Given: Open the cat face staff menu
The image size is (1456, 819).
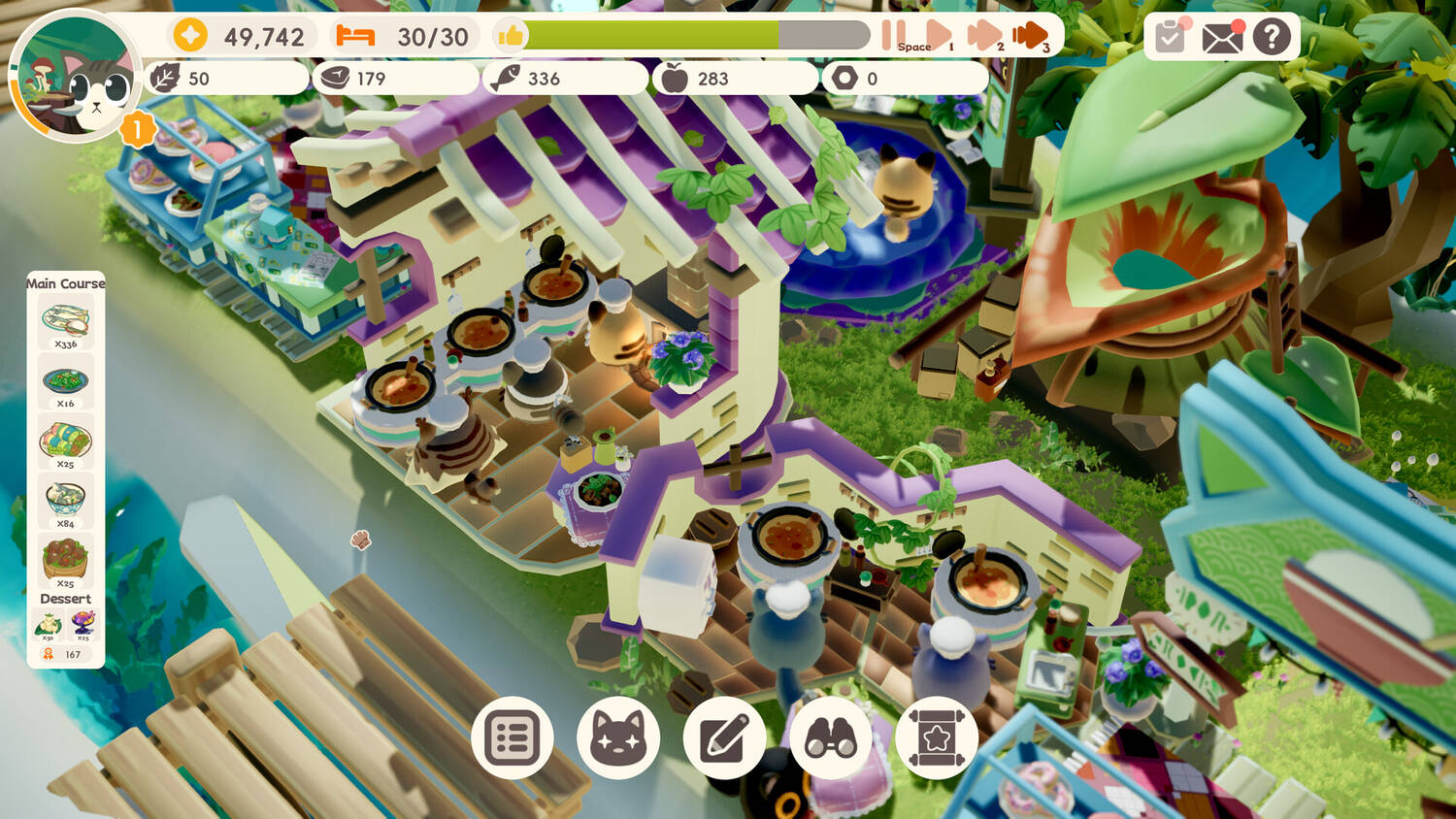Looking at the screenshot, I should pyautogui.click(x=618, y=738).
